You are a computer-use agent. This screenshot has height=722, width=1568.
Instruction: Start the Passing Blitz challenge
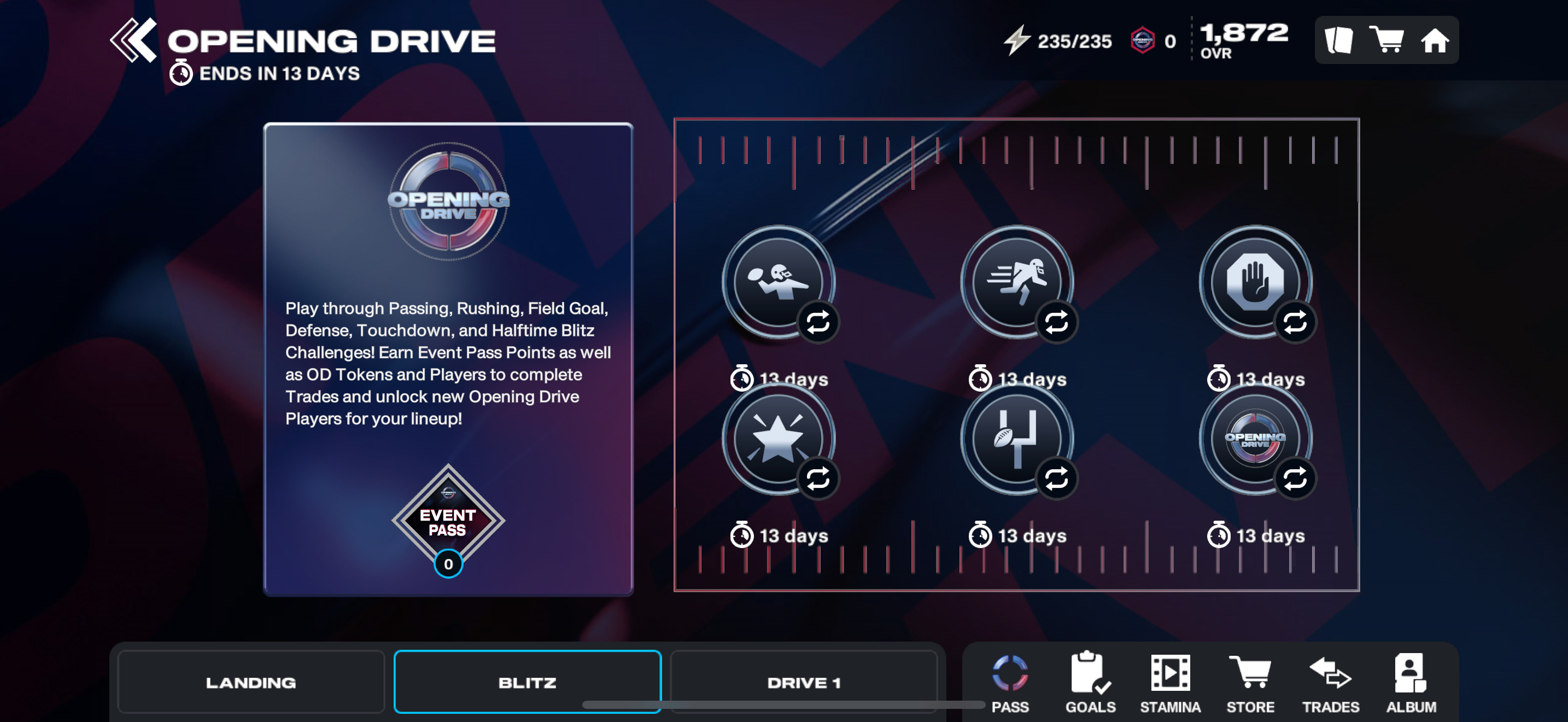point(778,282)
